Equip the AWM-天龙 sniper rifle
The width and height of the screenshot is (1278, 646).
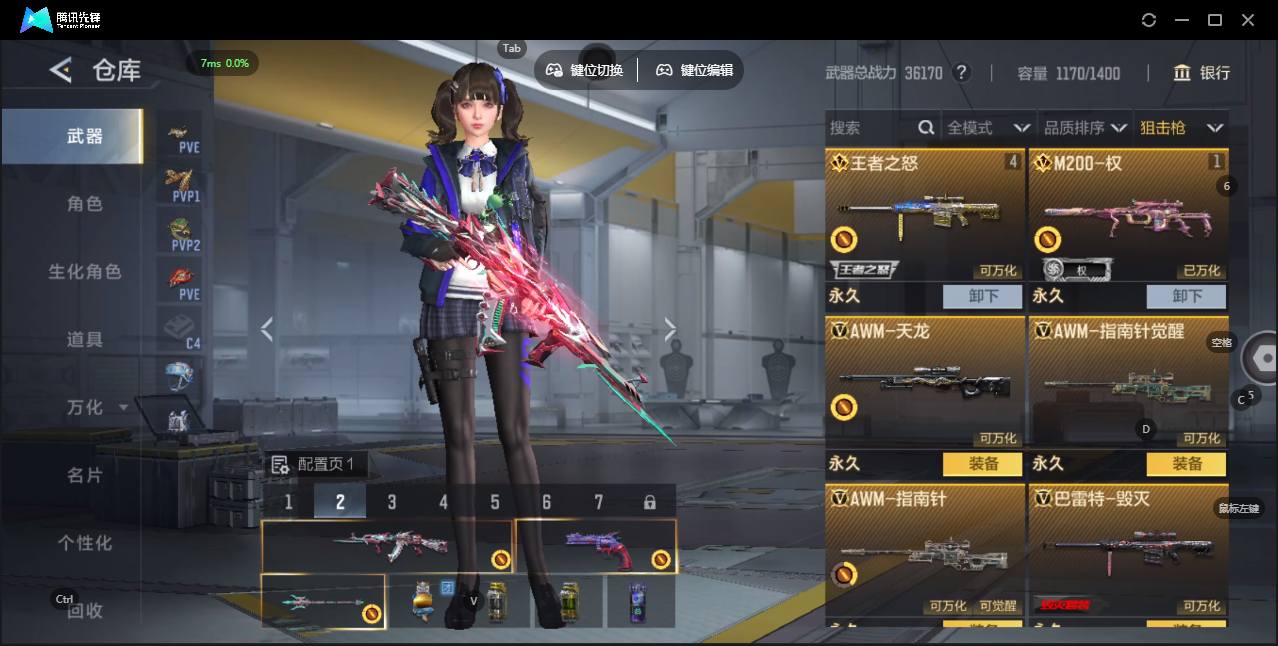(x=983, y=464)
